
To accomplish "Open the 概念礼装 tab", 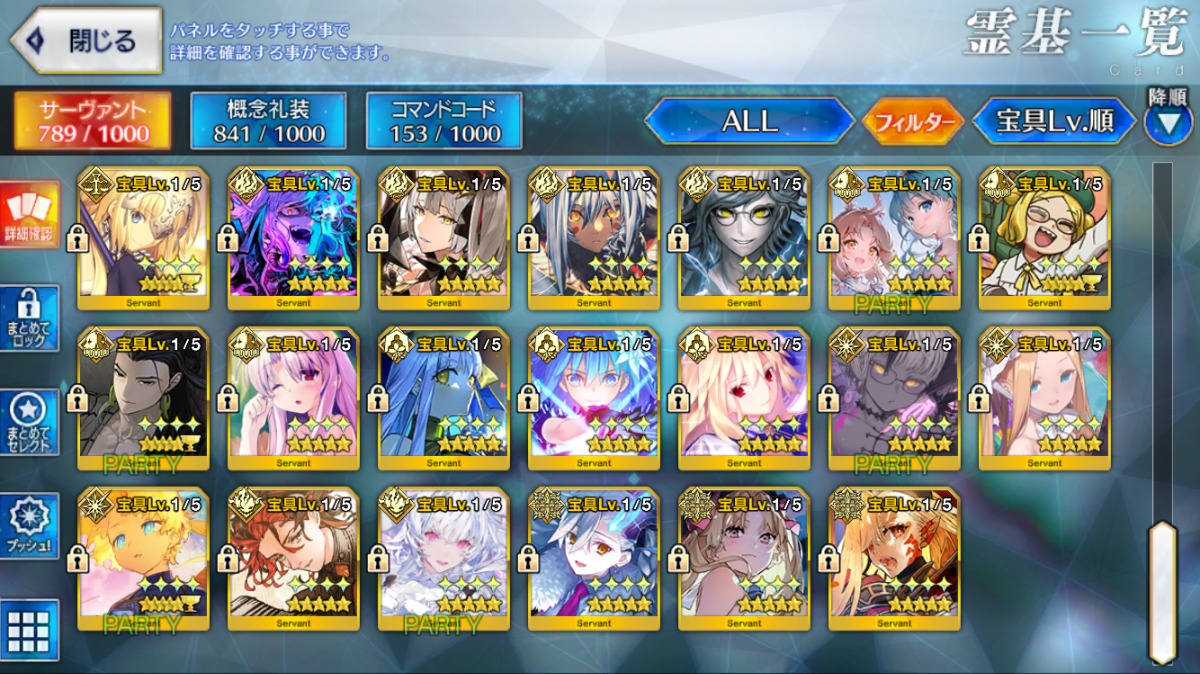I will (x=268, y=121).
